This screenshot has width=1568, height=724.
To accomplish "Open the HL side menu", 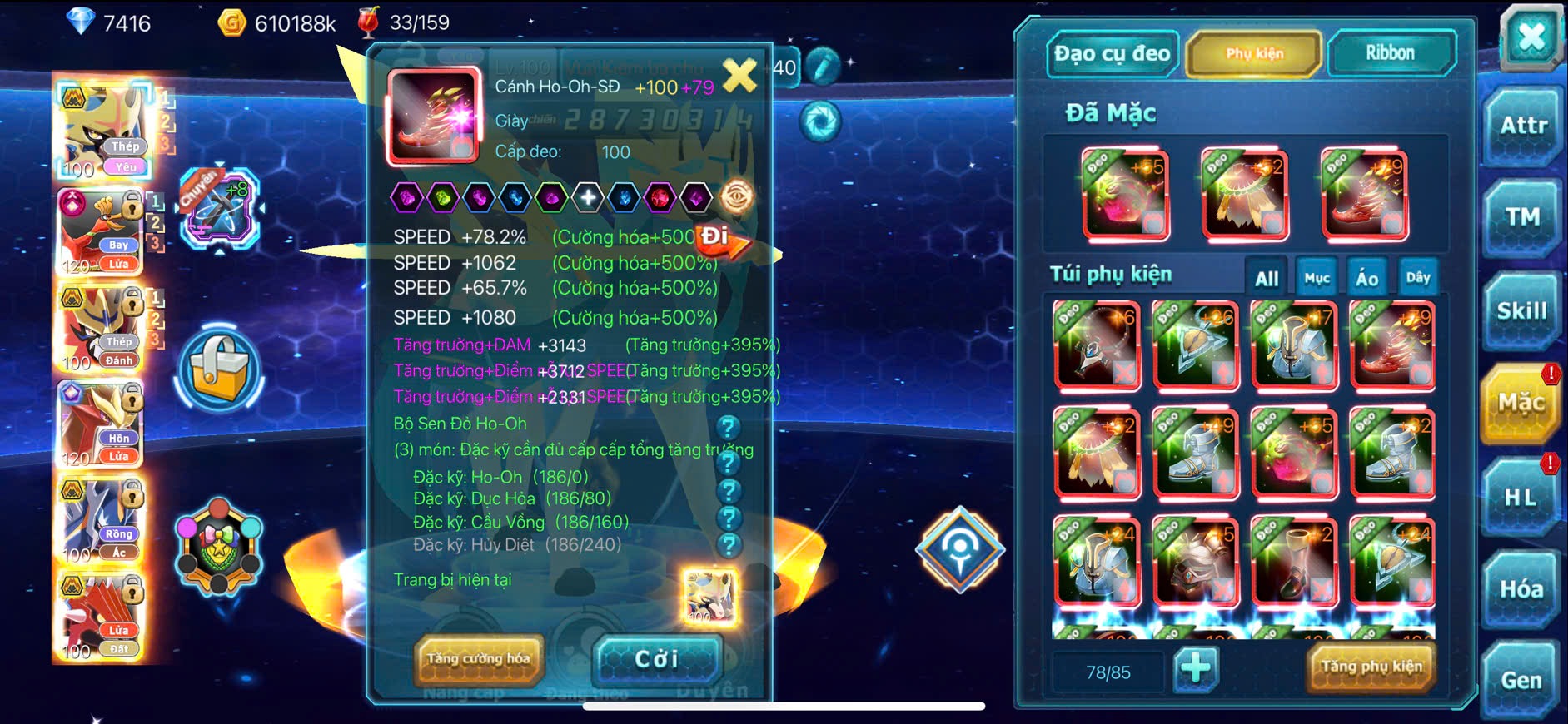I will click(x=1521, y=498).
